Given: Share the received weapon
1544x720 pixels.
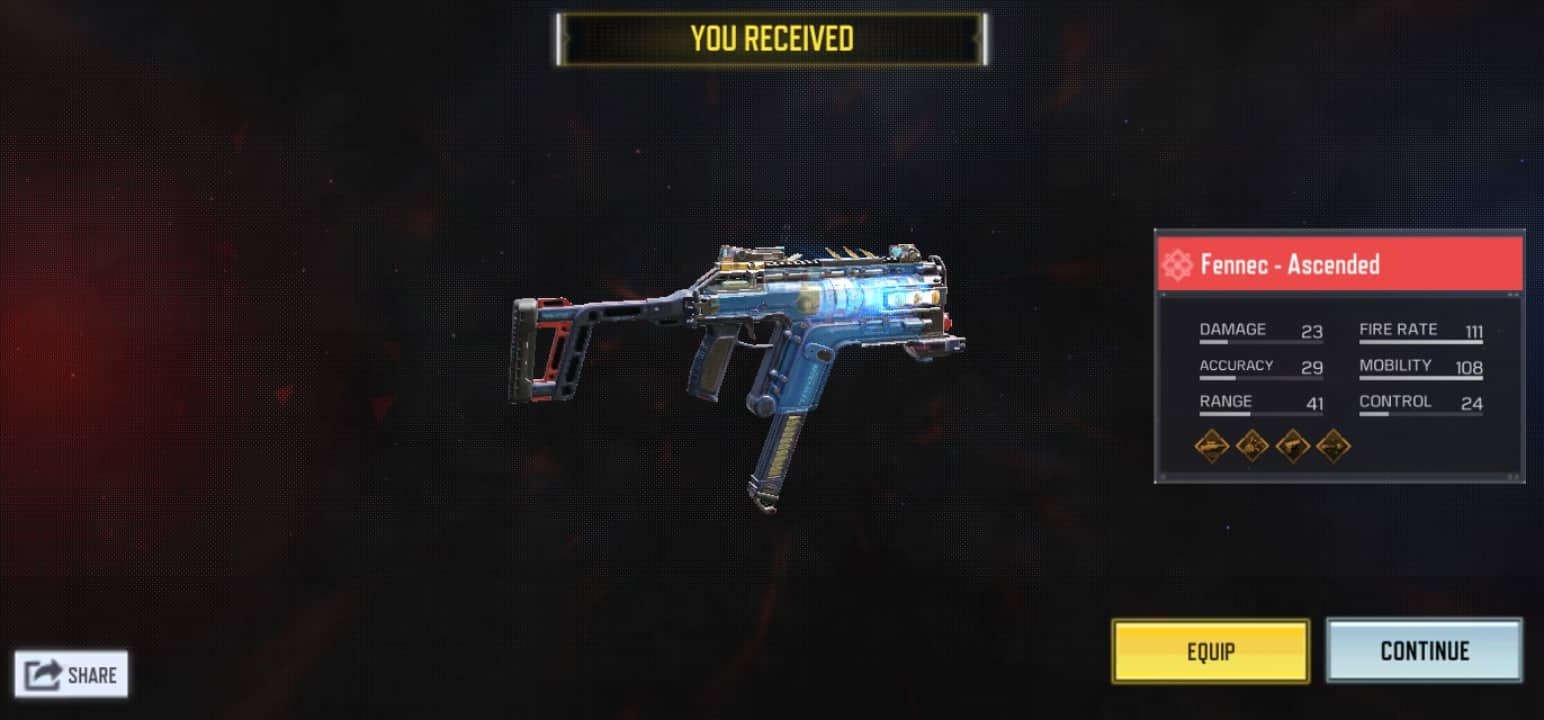Looking at the screenshot, I should click(x=71, y=675).
